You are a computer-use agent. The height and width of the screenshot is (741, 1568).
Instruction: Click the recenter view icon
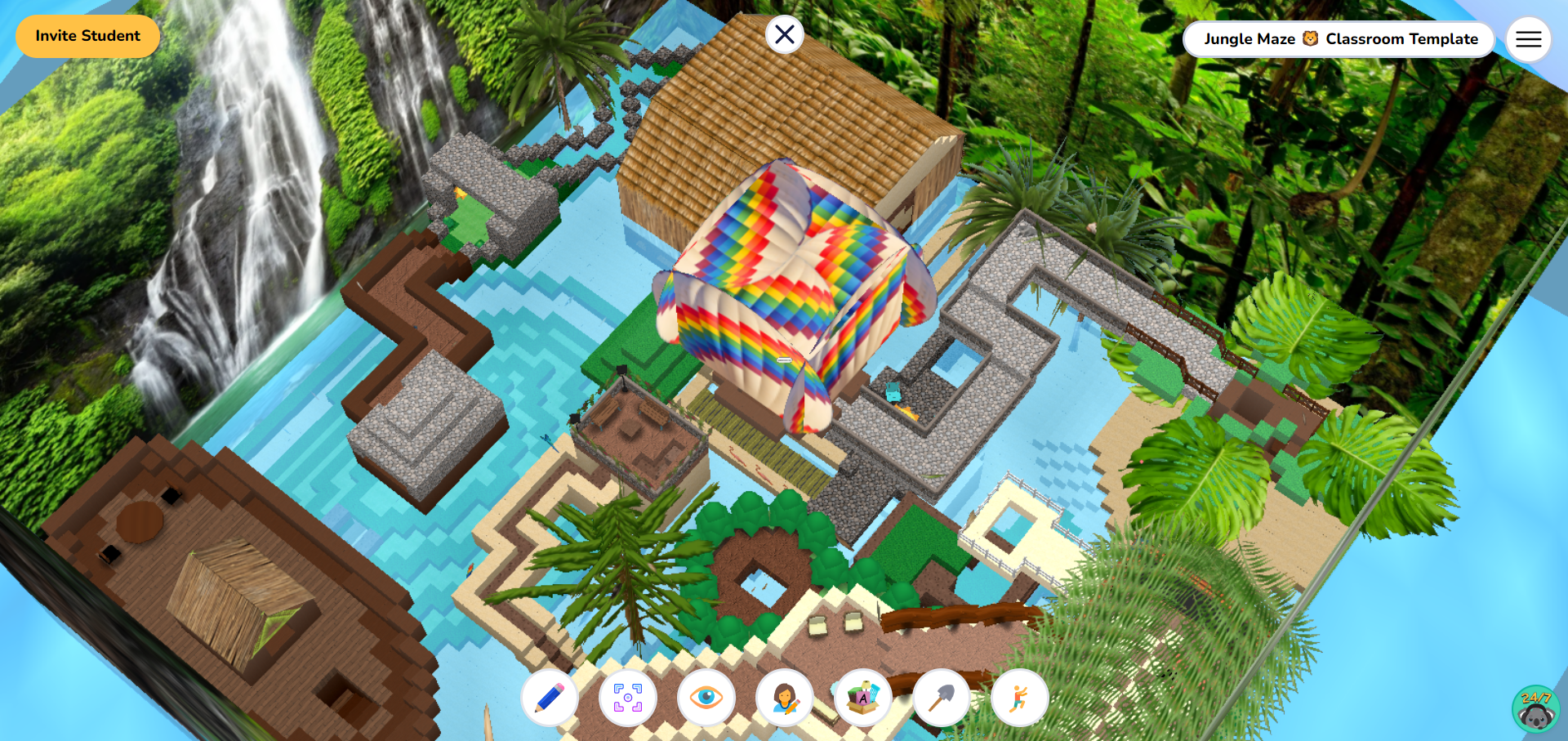[627, 698]
